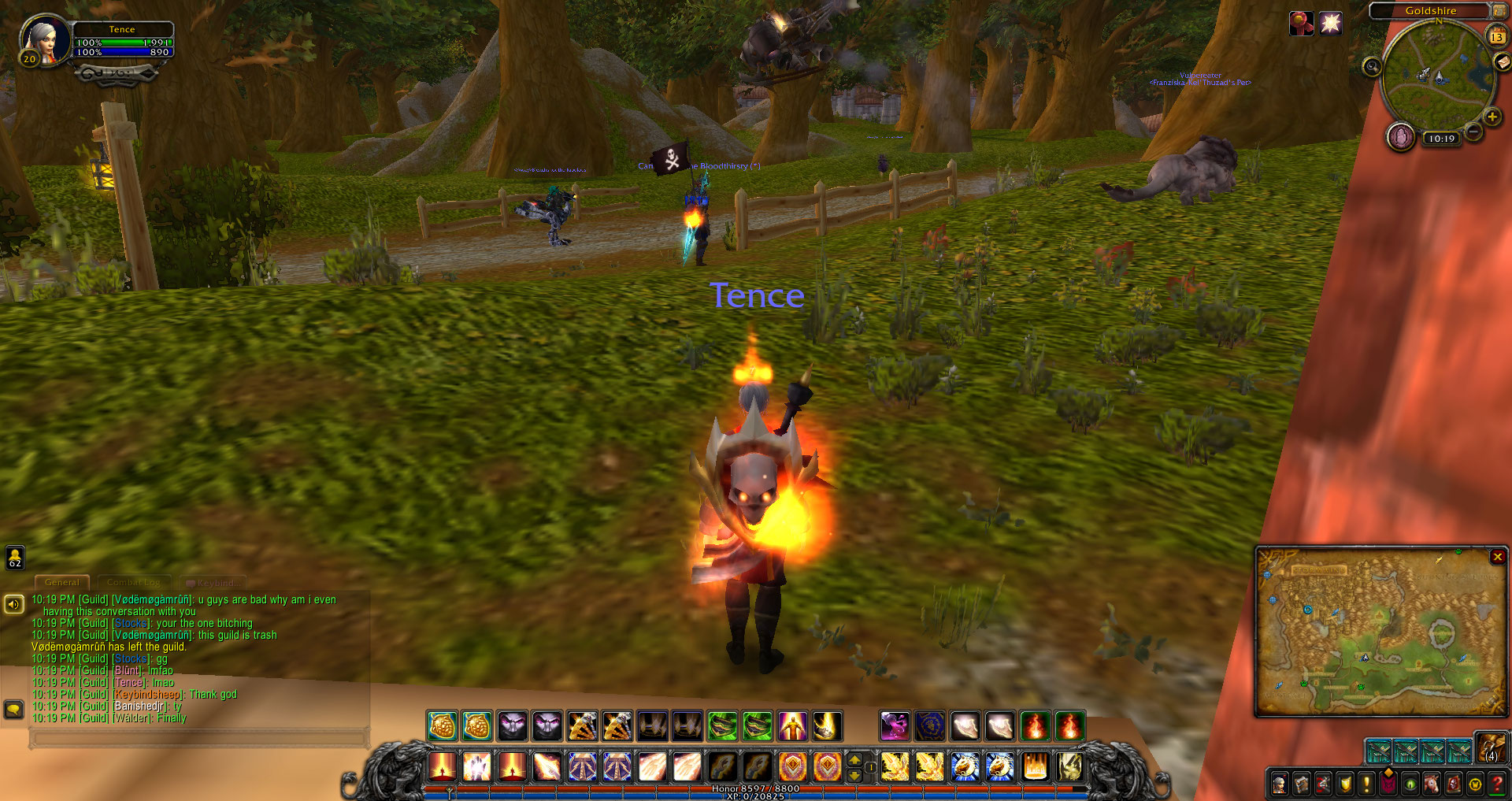The image size is (1512, 801).
Task: Open the tracking magnifying glass menu
Action: 1372,67
